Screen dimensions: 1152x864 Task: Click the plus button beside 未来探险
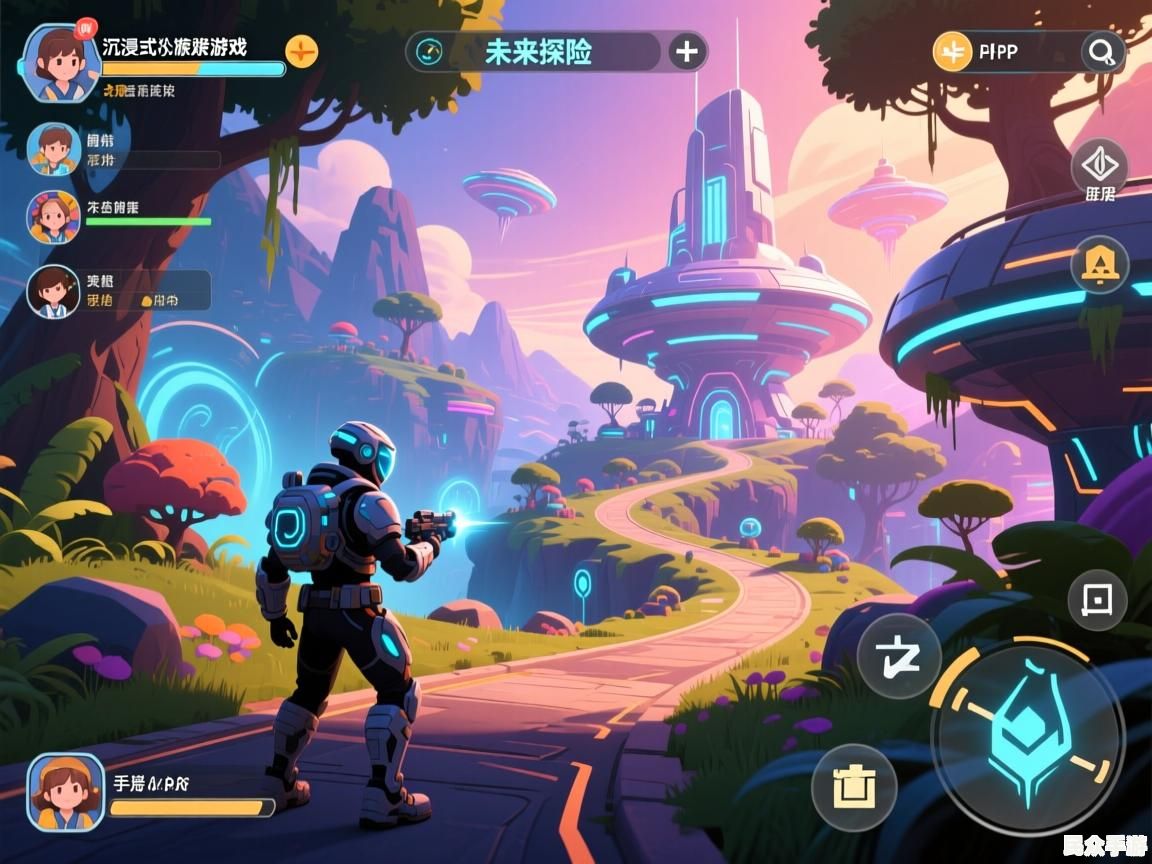coord(686,52)
